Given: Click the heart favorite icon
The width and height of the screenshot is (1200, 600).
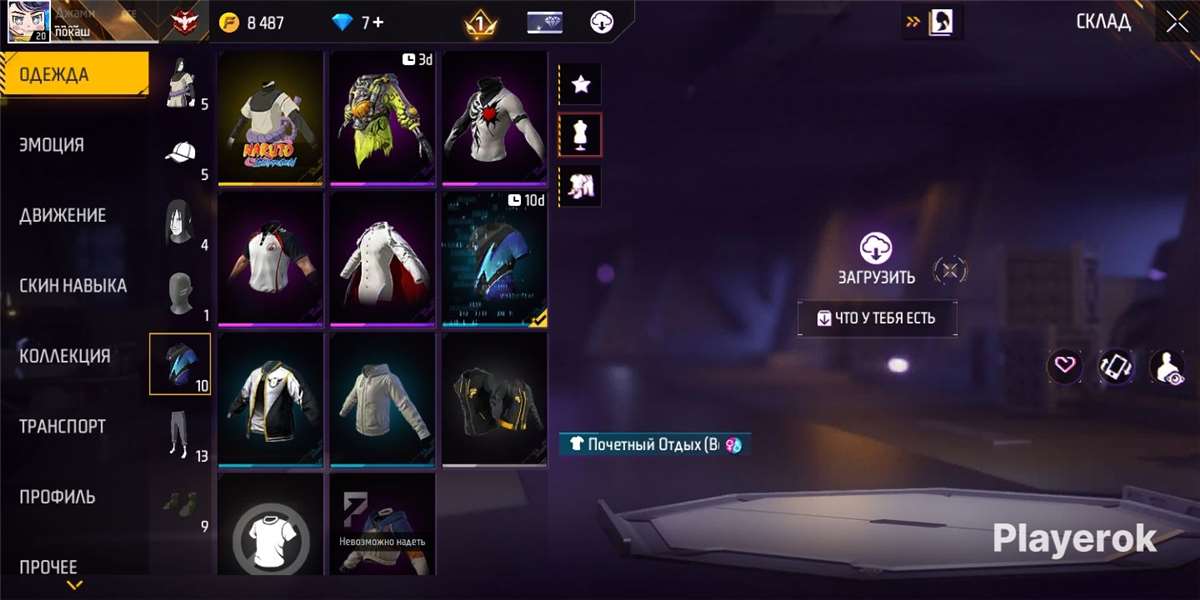Looking at the screenshot, I should (x=1065, y=365).
